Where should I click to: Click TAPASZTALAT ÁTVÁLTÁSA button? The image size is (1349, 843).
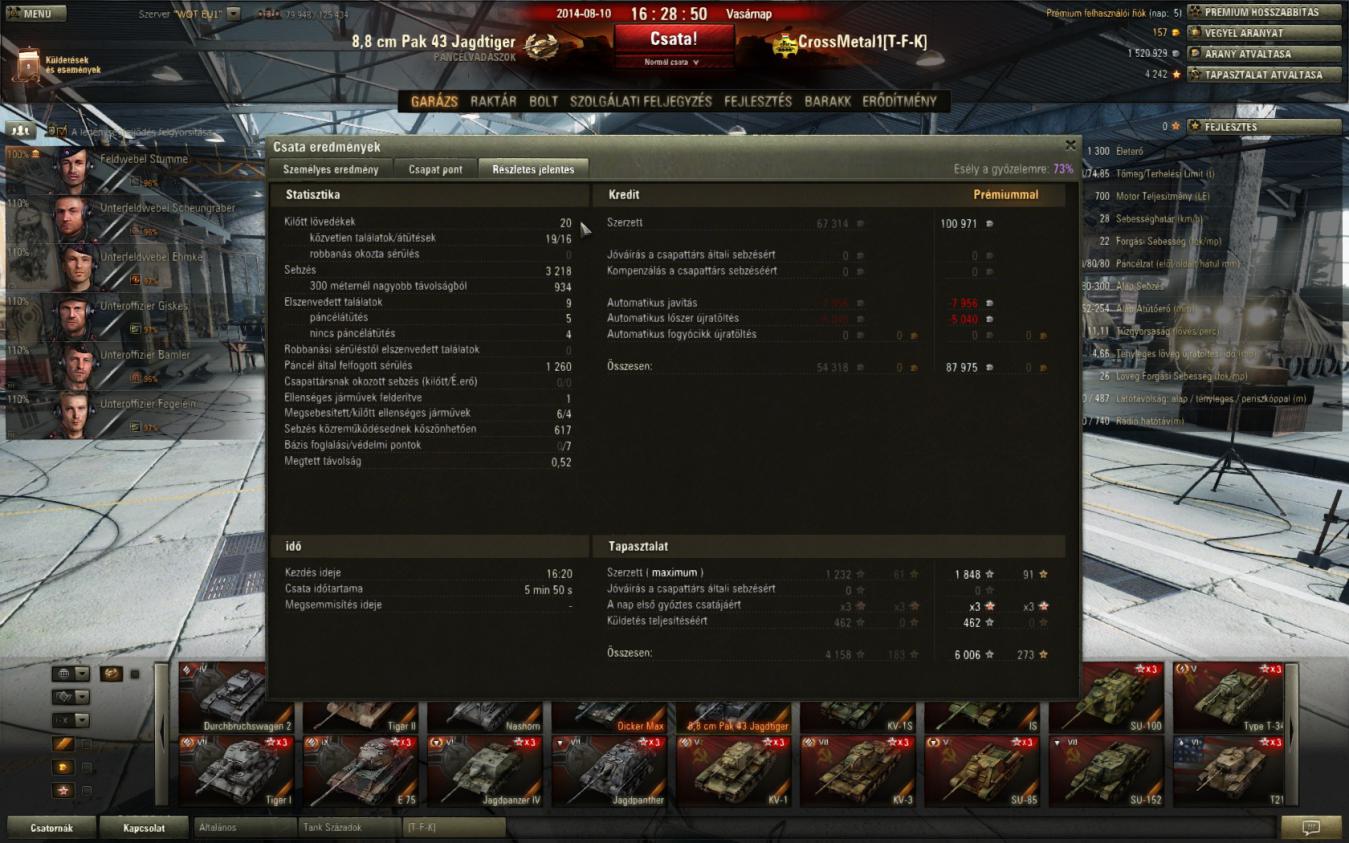tap(1264, 74)
